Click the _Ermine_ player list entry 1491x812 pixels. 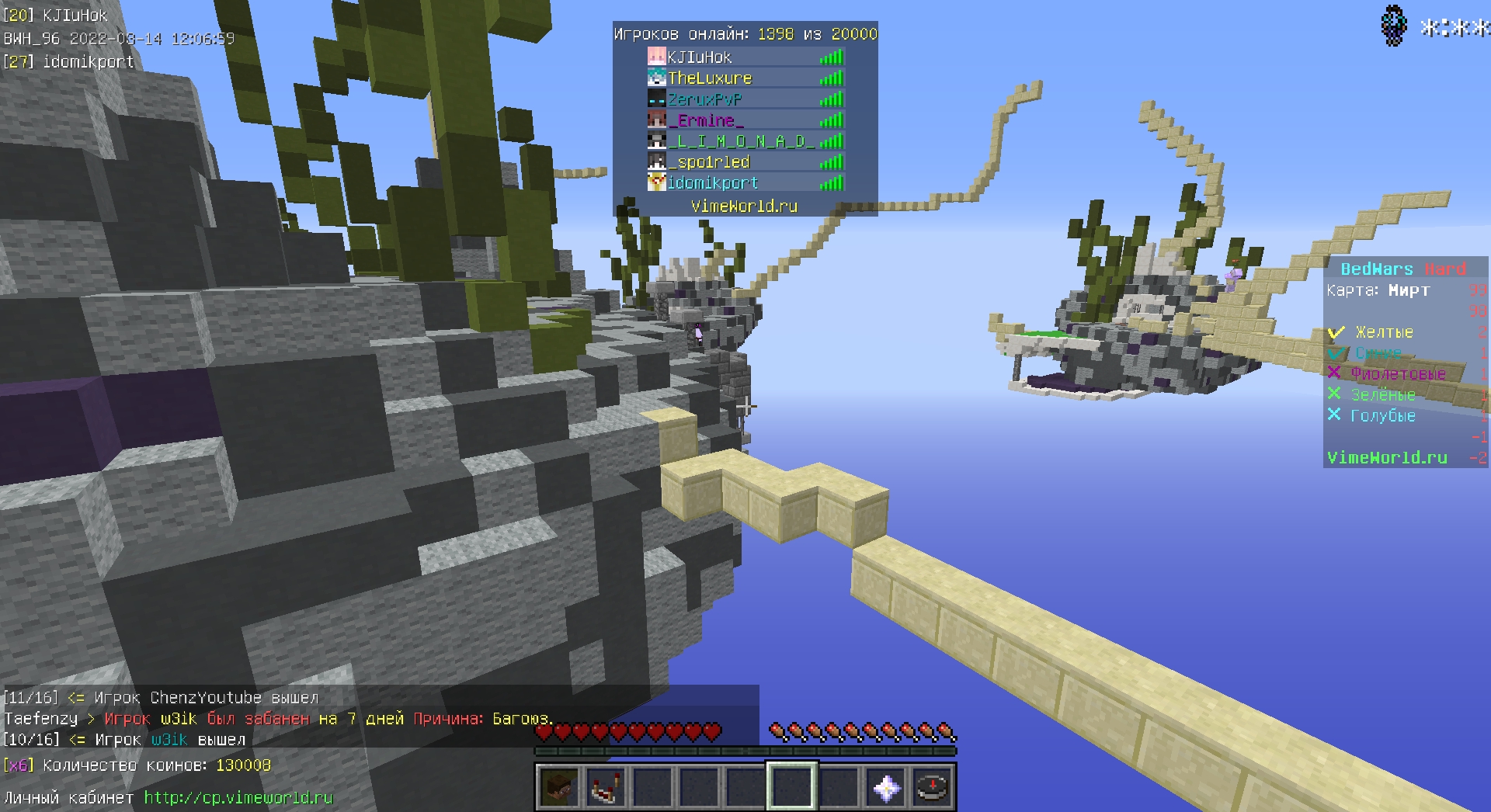pos(706,120)
